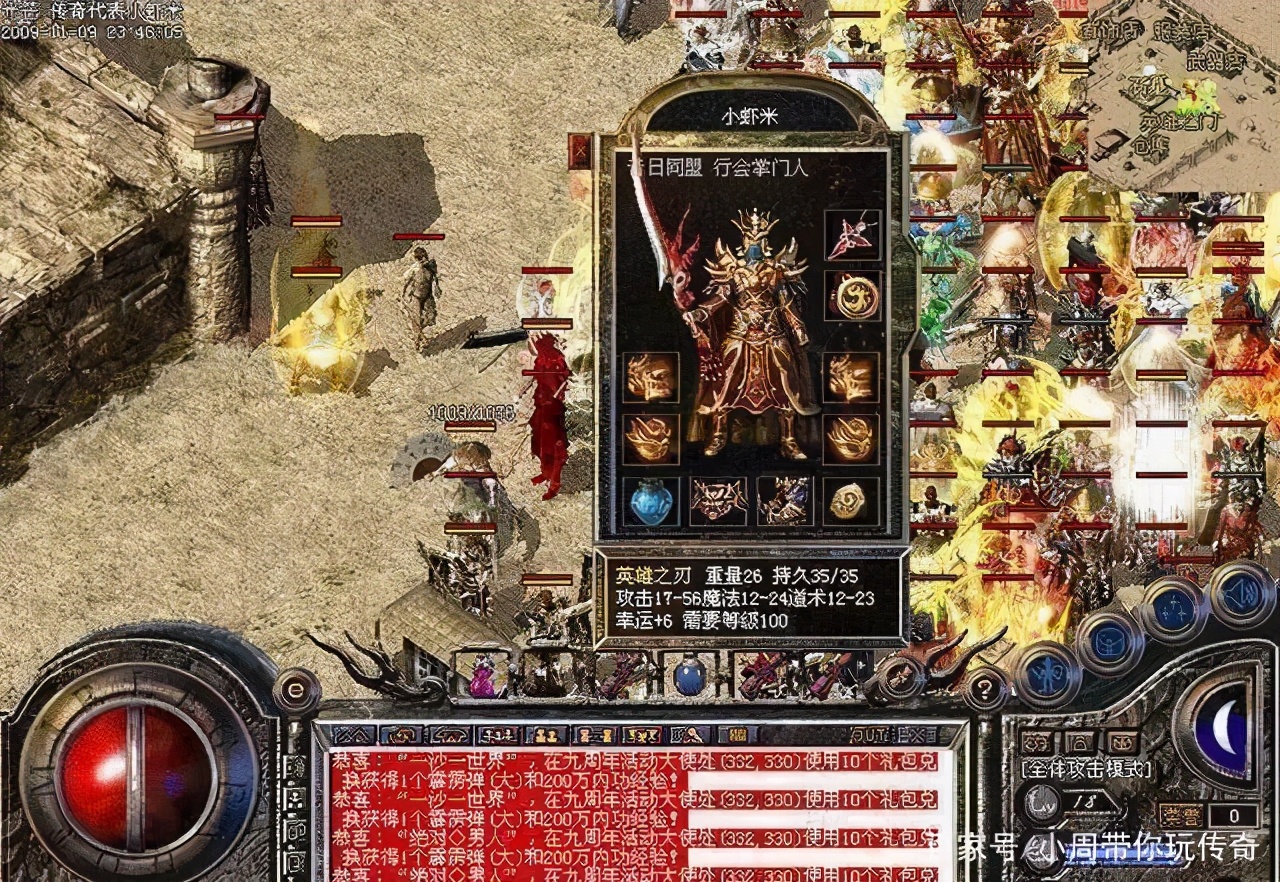Screen dimensions: 1280x882
Task: Select the necklace equipment slot
Action: (x=852, y=236)
